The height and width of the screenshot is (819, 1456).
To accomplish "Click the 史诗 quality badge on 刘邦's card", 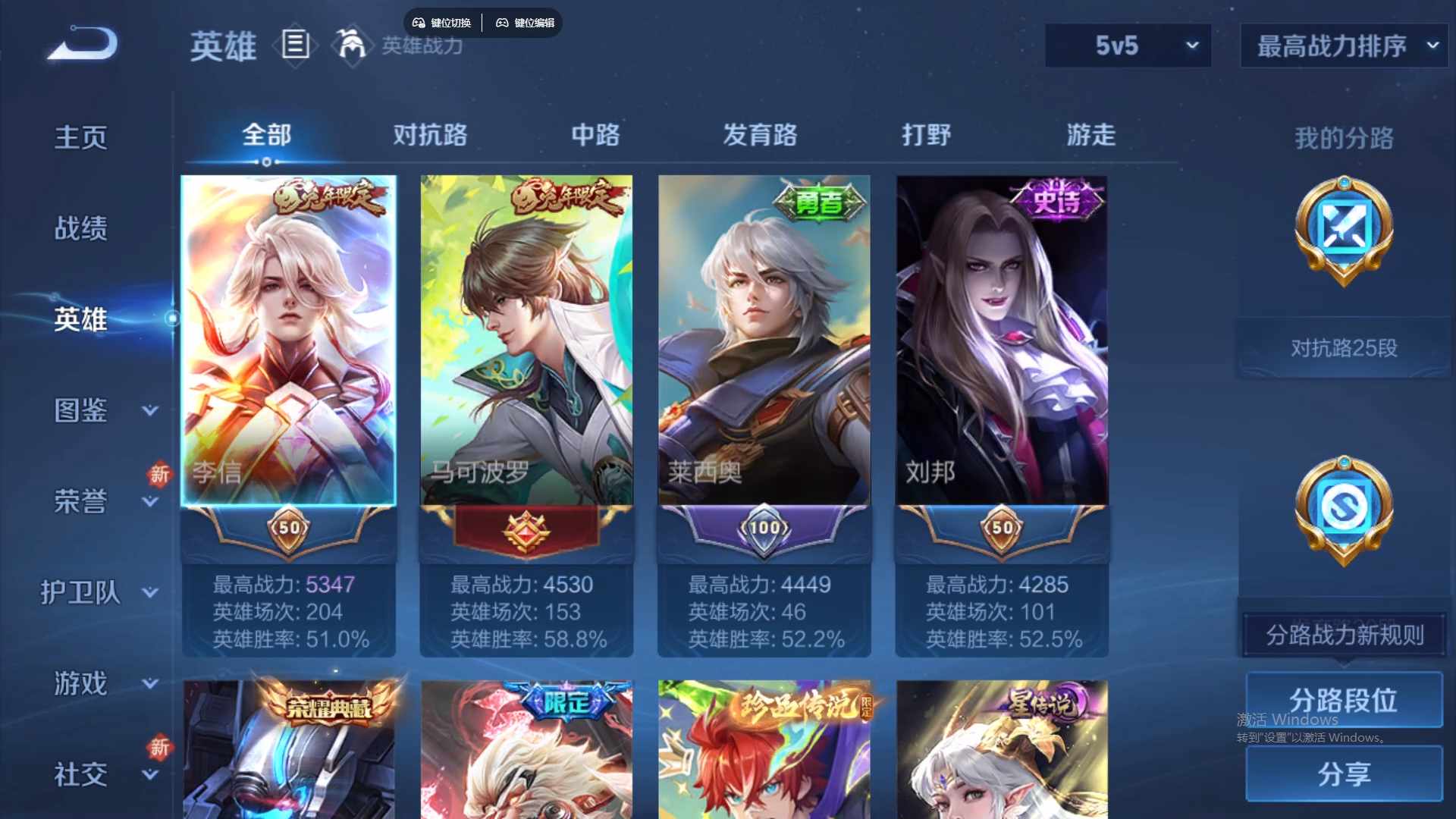I will point(1056,197).
